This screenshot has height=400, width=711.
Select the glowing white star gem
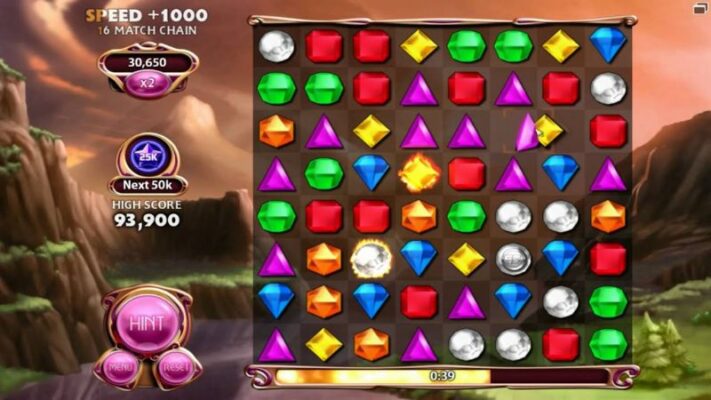point(370,258)
